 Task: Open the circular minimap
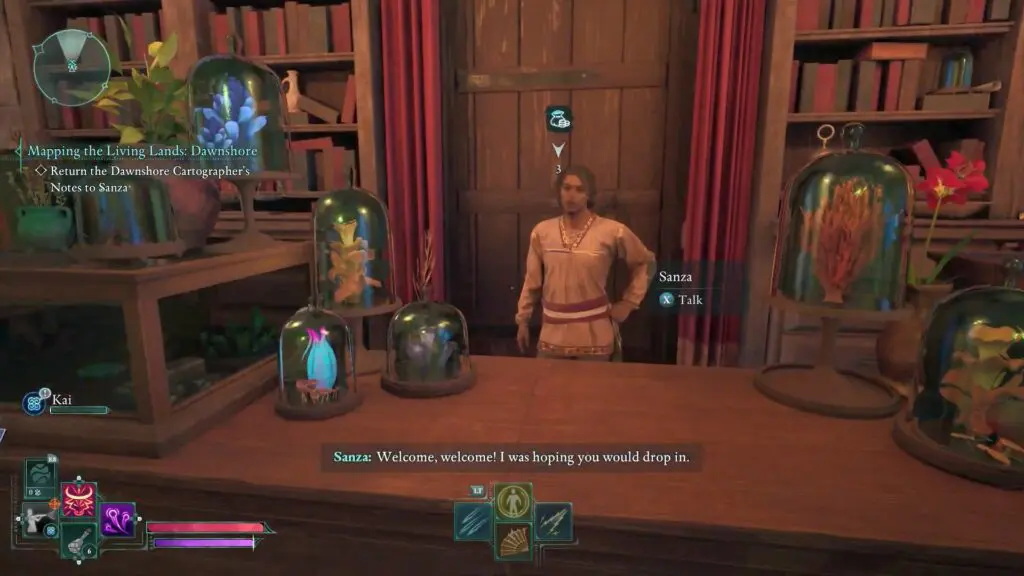pos(71,67)
